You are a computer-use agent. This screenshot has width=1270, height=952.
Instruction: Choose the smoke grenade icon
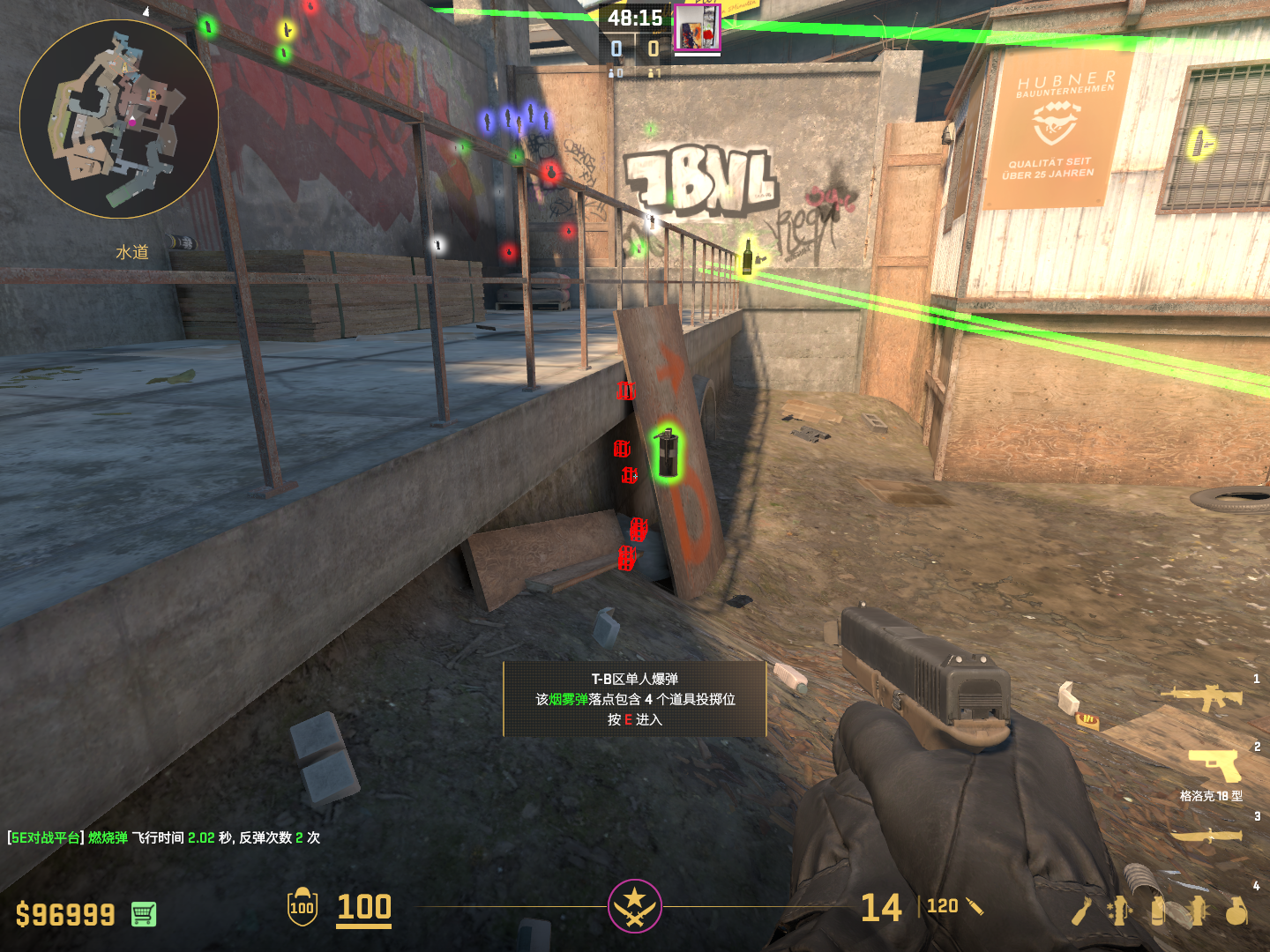1159,911
